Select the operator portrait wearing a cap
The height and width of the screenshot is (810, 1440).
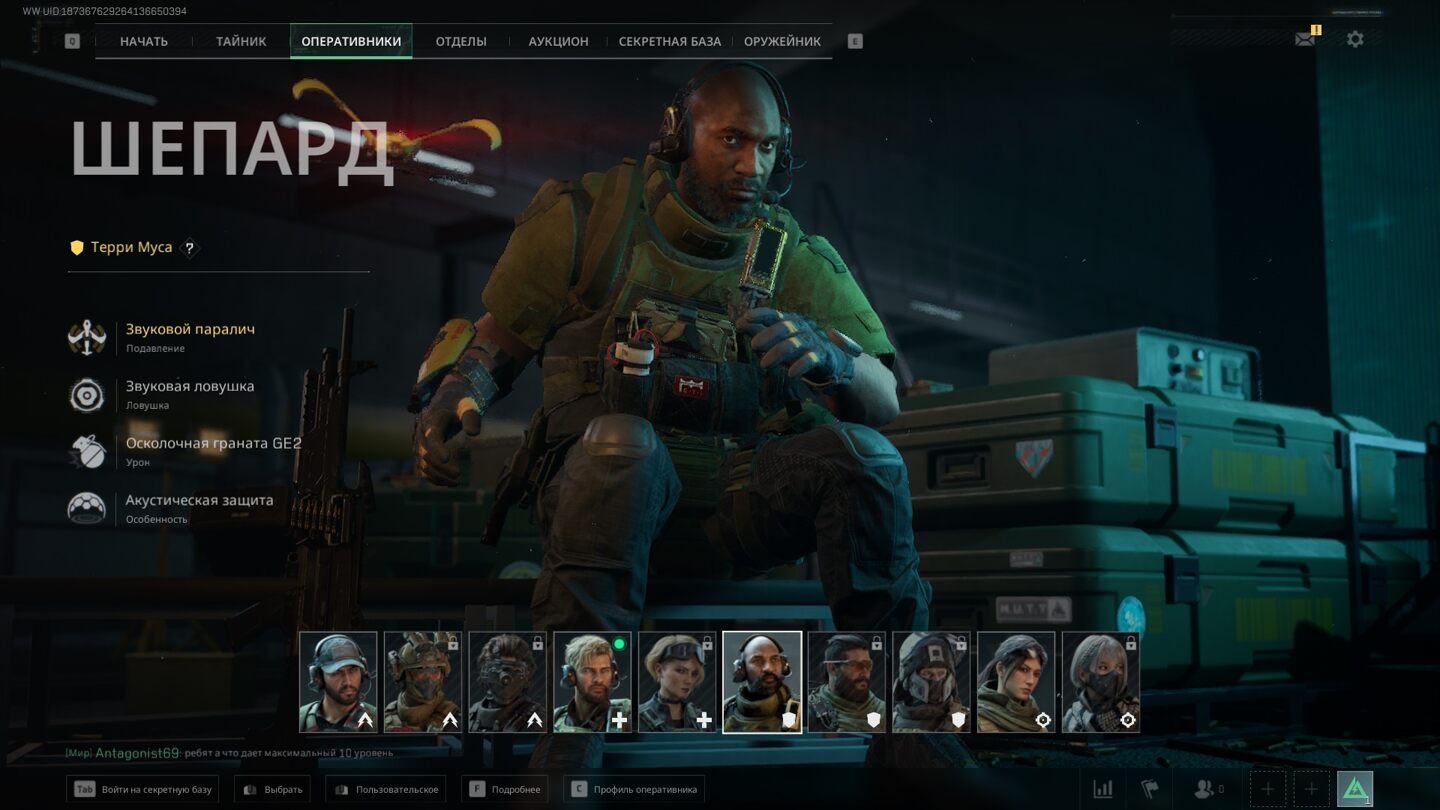coord(338,682)
